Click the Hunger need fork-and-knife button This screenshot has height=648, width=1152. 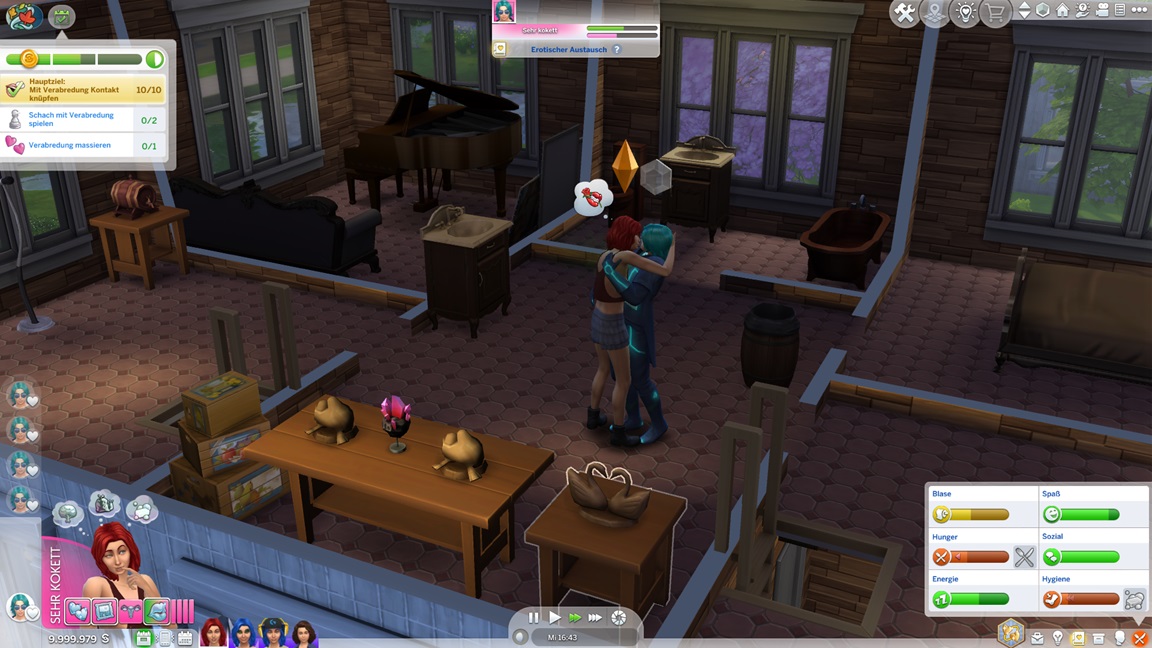point(1024,557)
